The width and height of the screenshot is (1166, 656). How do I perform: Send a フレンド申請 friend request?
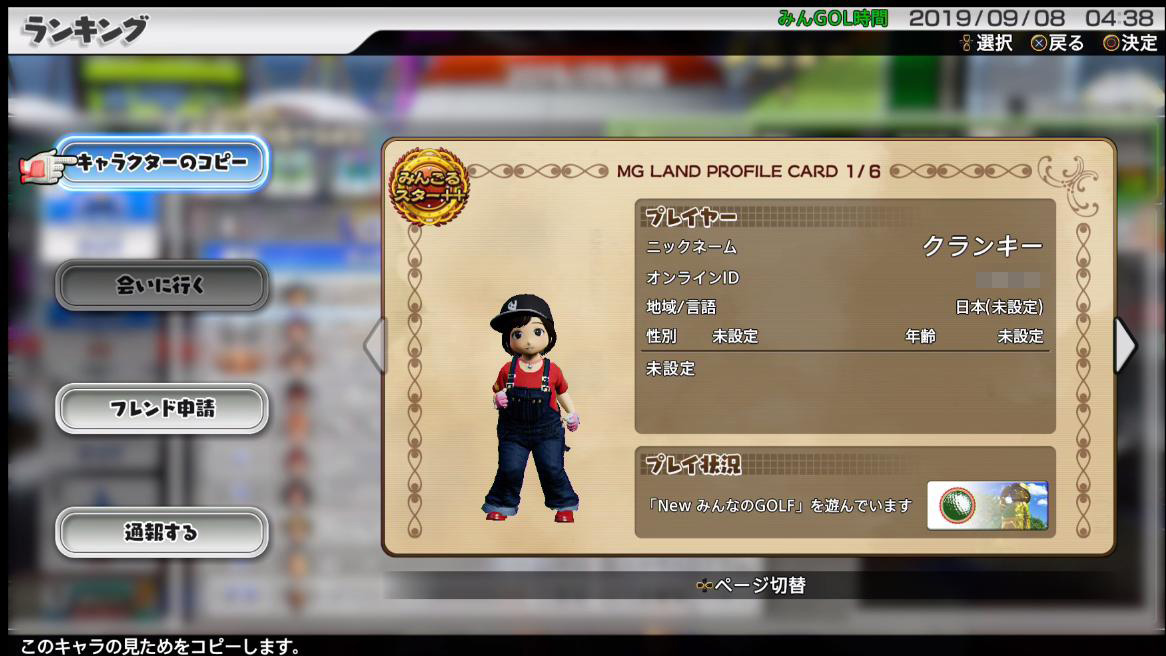[x=162, y=409]
